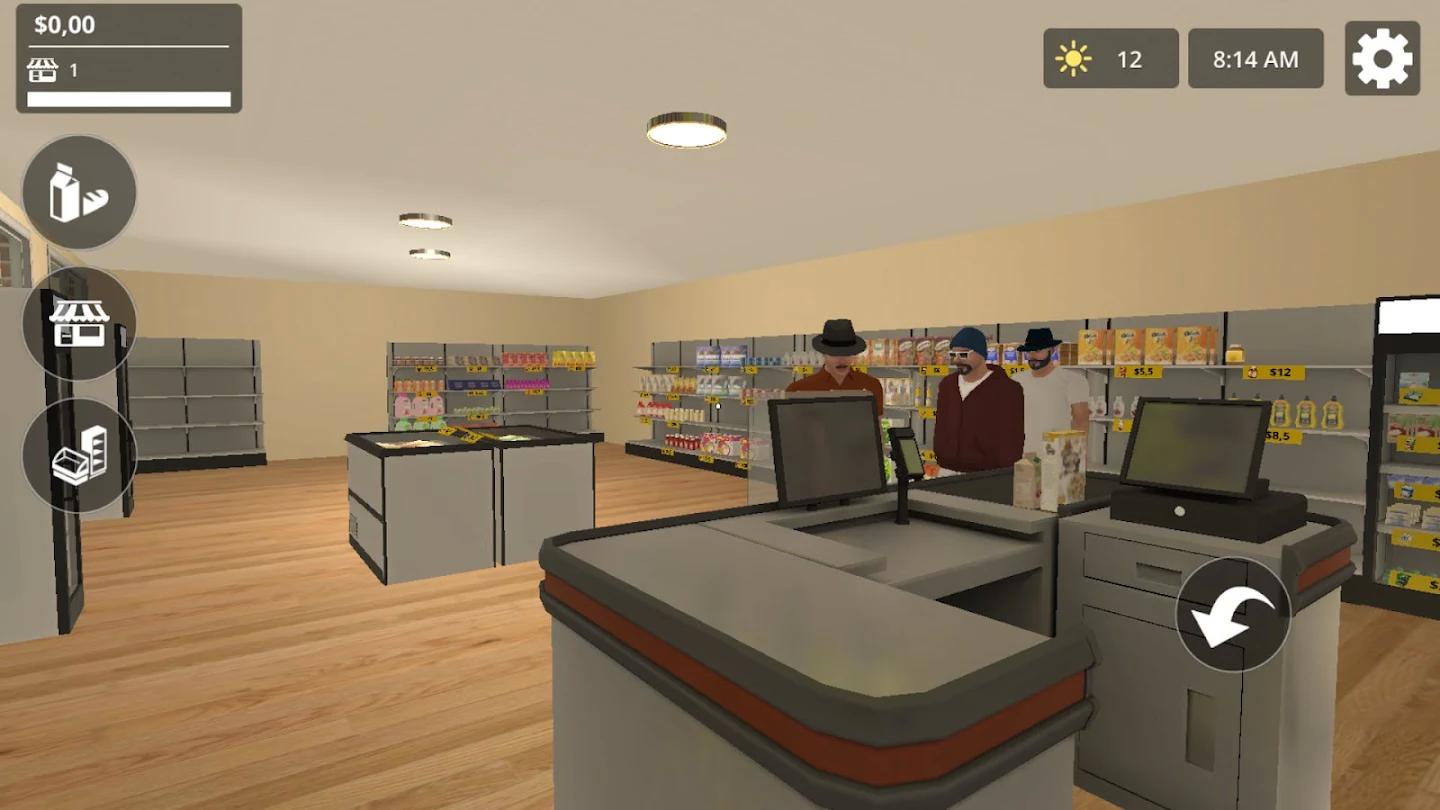Viewport: 1440px width, 810px height.
Task: Click the sun day counter icon
Action: [x=1073, y=58]
